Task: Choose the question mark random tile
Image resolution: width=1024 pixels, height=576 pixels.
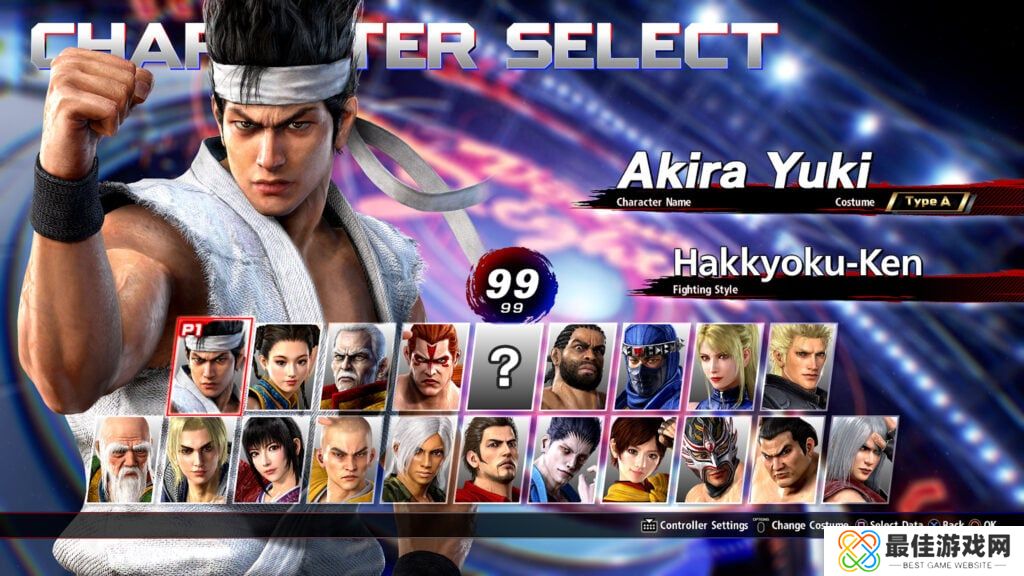Action: 505,367
